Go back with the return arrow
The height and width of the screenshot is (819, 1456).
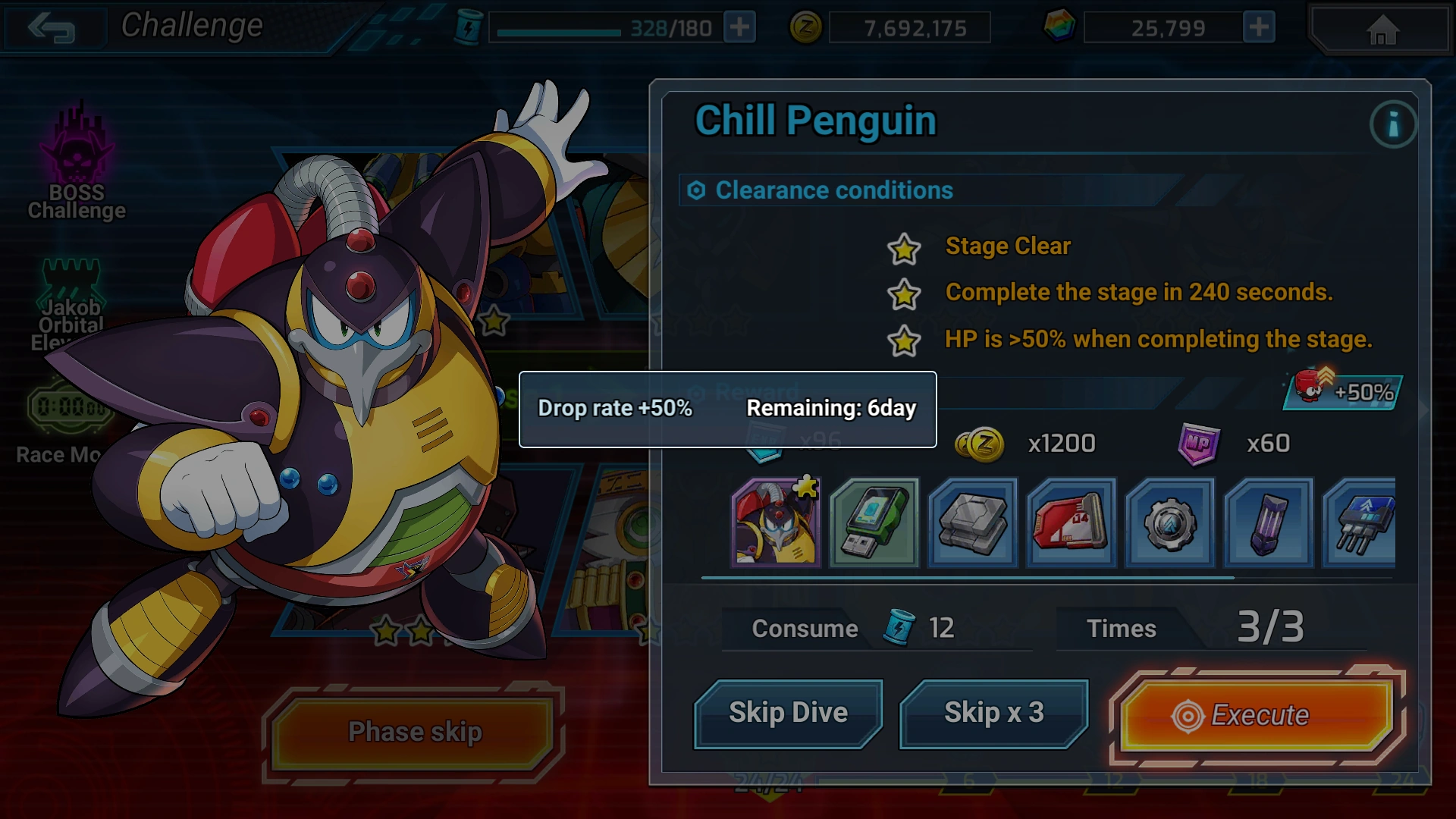pyautogui.click(x=51, y=28)
